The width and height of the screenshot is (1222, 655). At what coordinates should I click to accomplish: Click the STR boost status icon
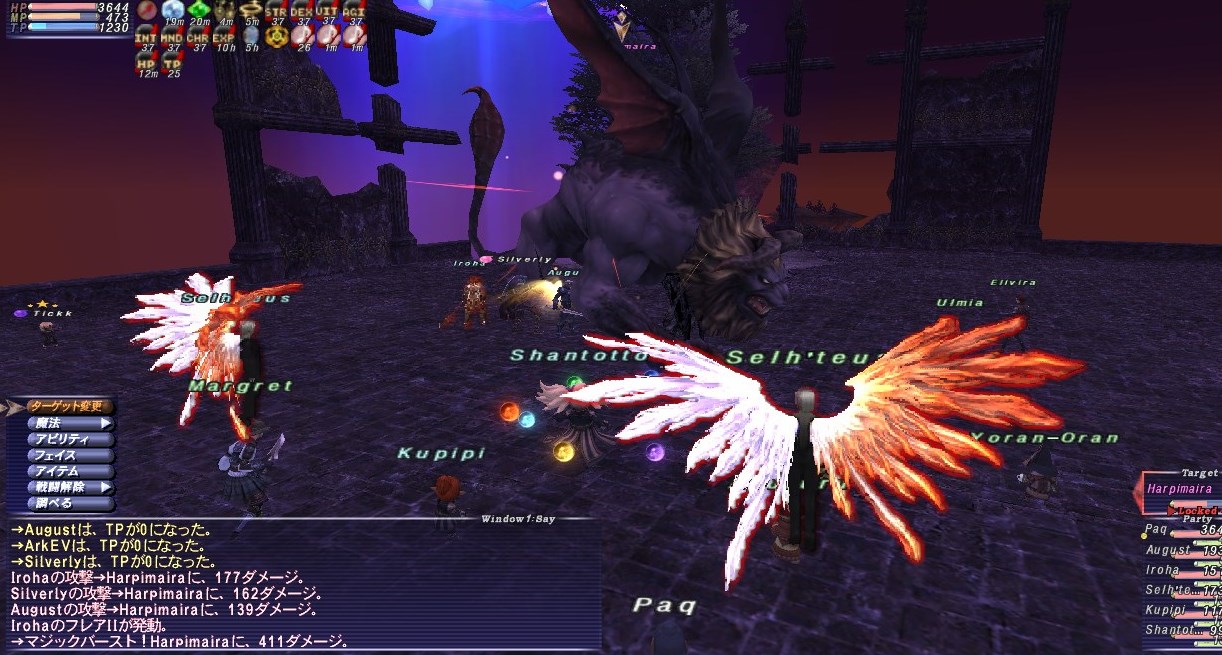(x=276, y=12)
